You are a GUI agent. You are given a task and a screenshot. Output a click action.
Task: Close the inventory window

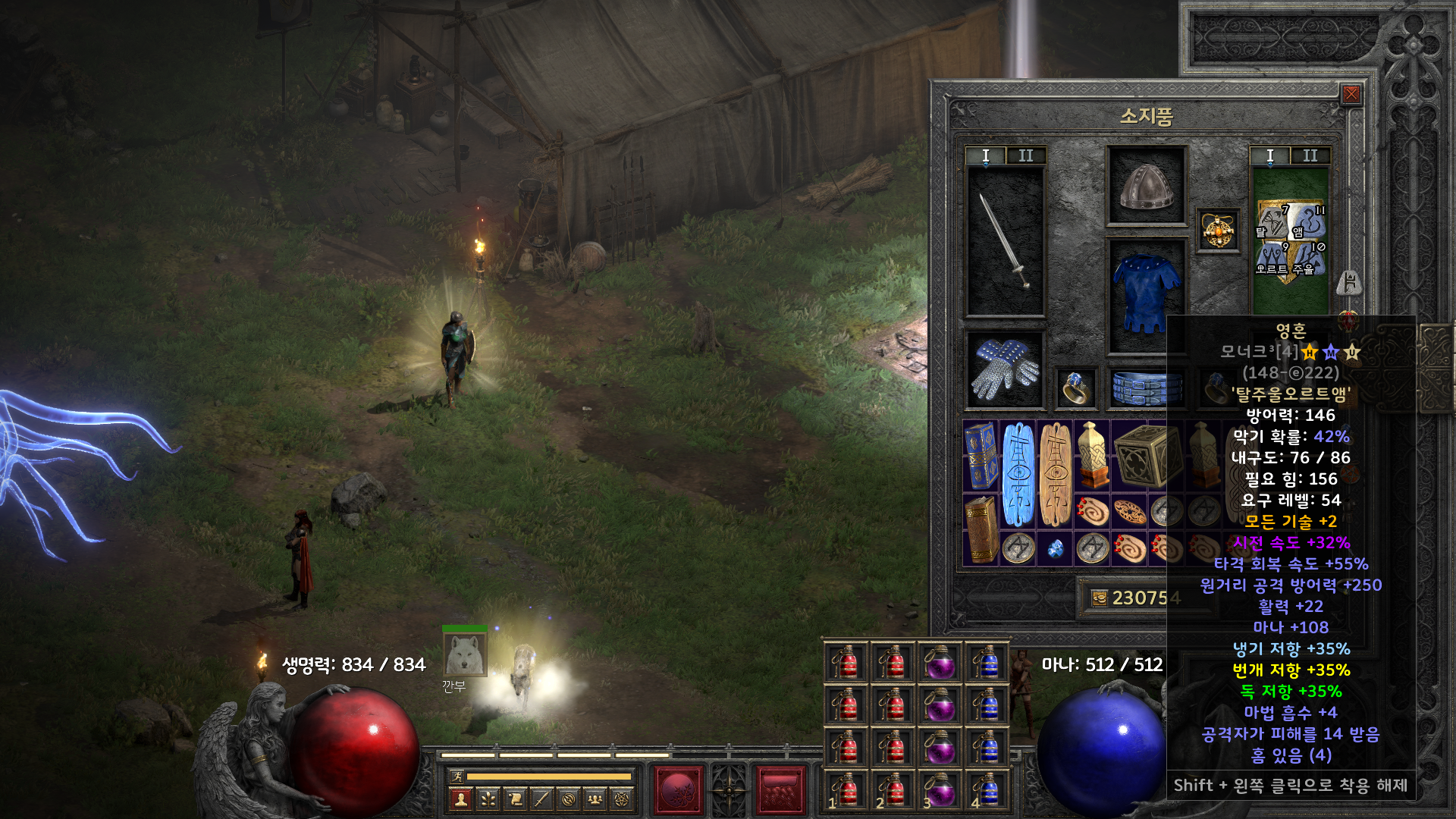pyautogui.click(x=1351, y=94)
